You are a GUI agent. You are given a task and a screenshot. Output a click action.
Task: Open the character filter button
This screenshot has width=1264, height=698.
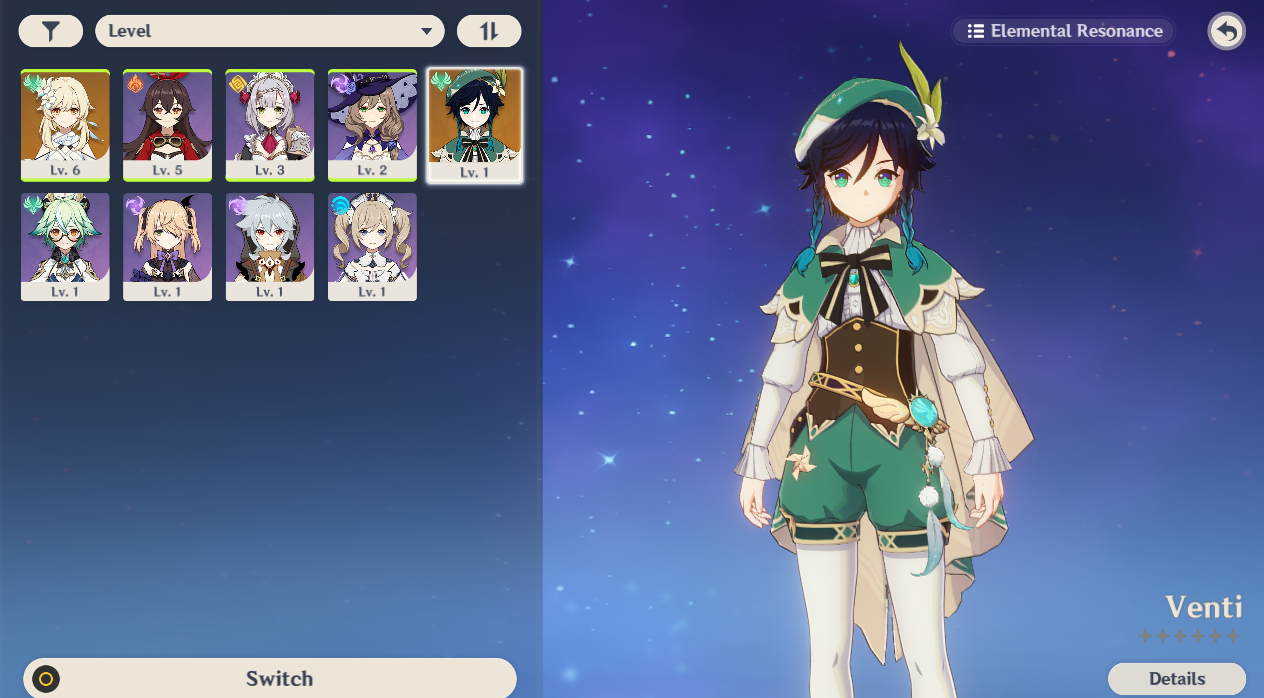click(x=50, y=31)
